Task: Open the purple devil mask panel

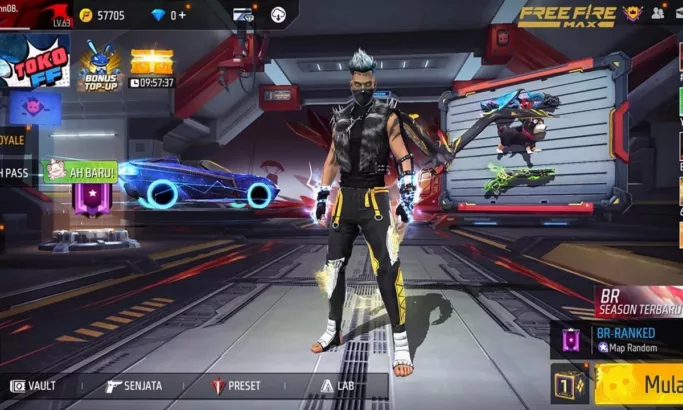Action: [34, 108]
